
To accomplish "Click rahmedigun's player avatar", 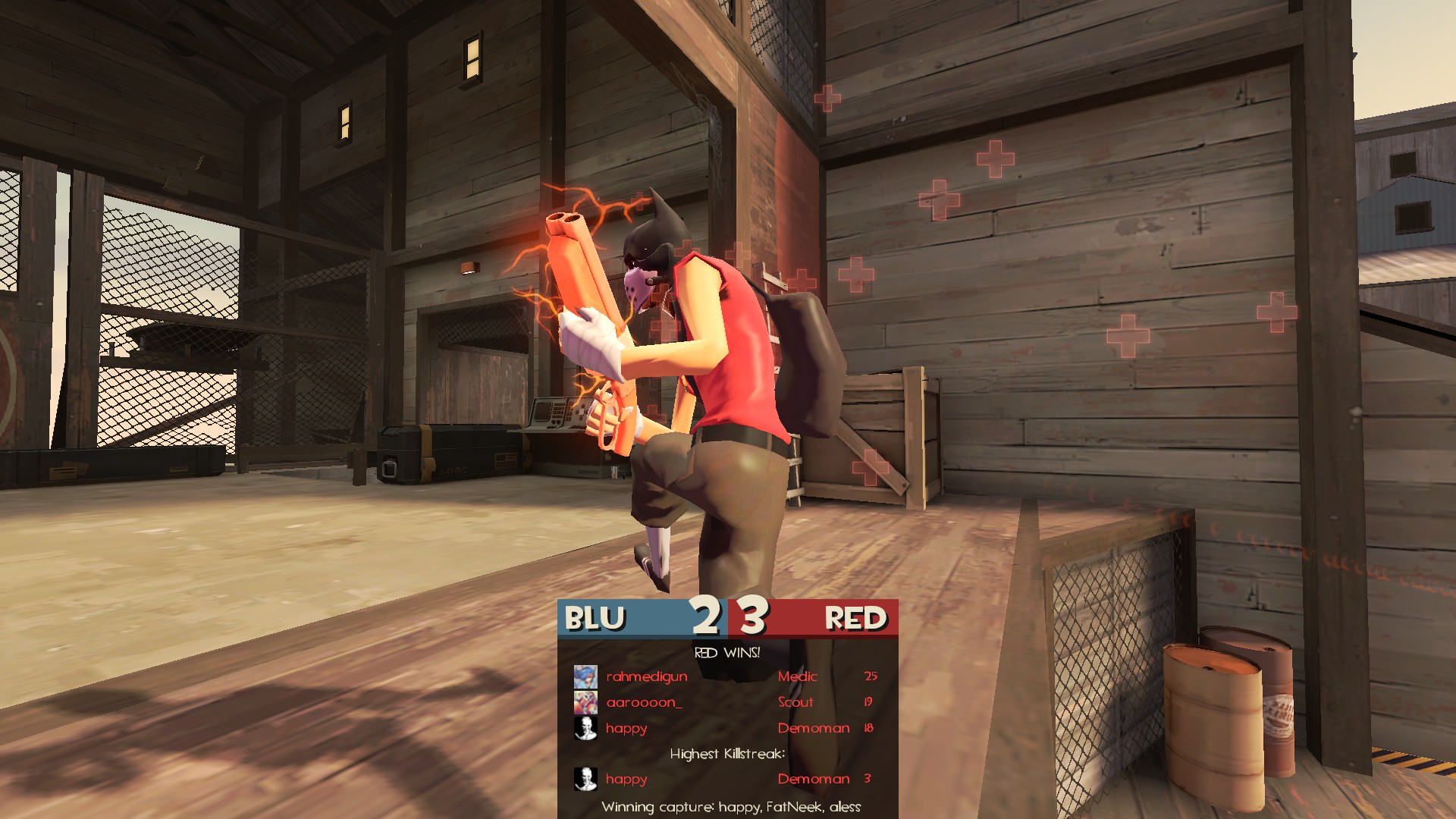I will 585,676.
